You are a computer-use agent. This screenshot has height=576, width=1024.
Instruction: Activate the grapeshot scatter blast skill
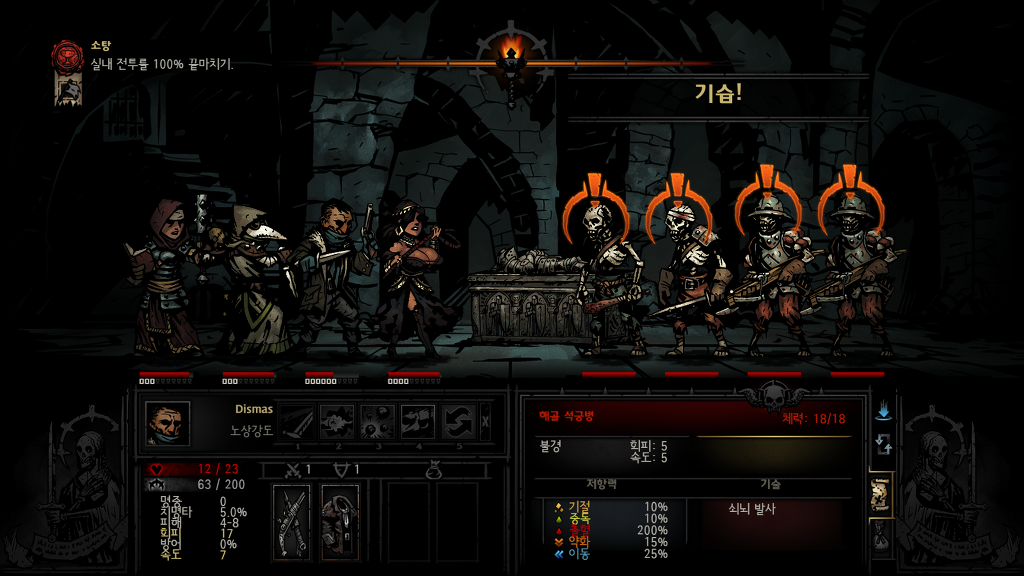378,422
